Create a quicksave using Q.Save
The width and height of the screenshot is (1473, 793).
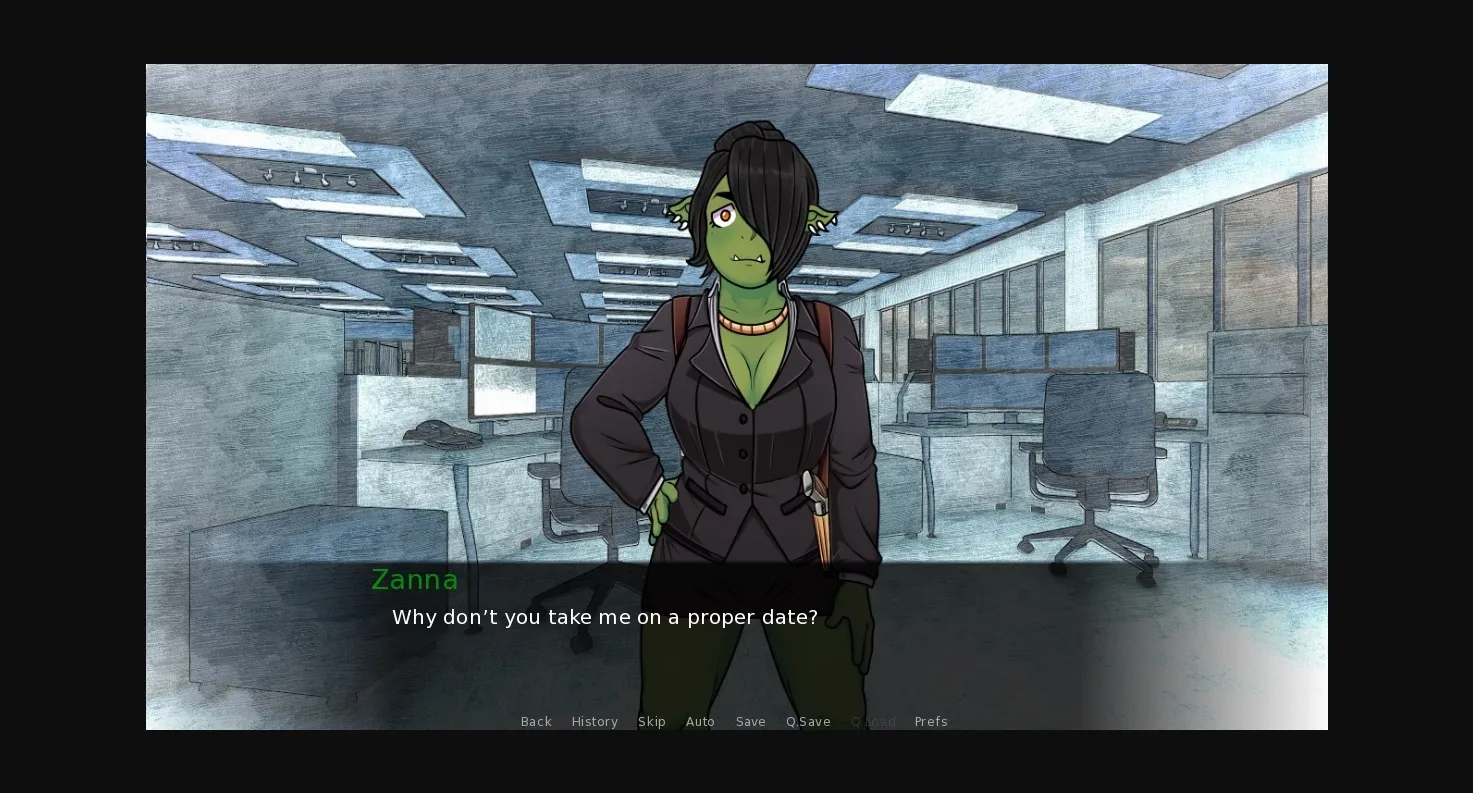808,721
